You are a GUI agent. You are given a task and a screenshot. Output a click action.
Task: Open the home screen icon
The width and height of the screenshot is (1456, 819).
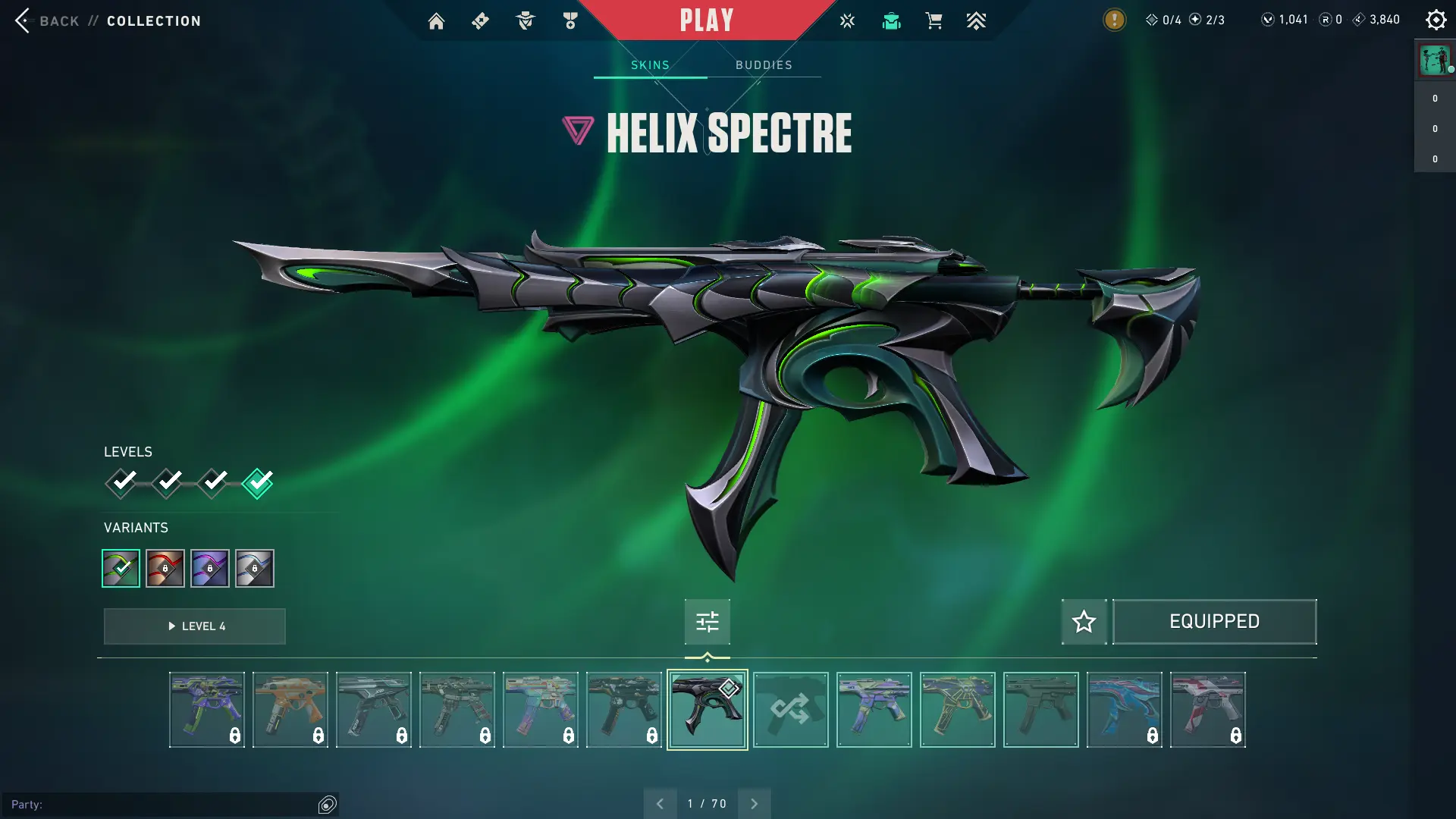pos(436,21)
